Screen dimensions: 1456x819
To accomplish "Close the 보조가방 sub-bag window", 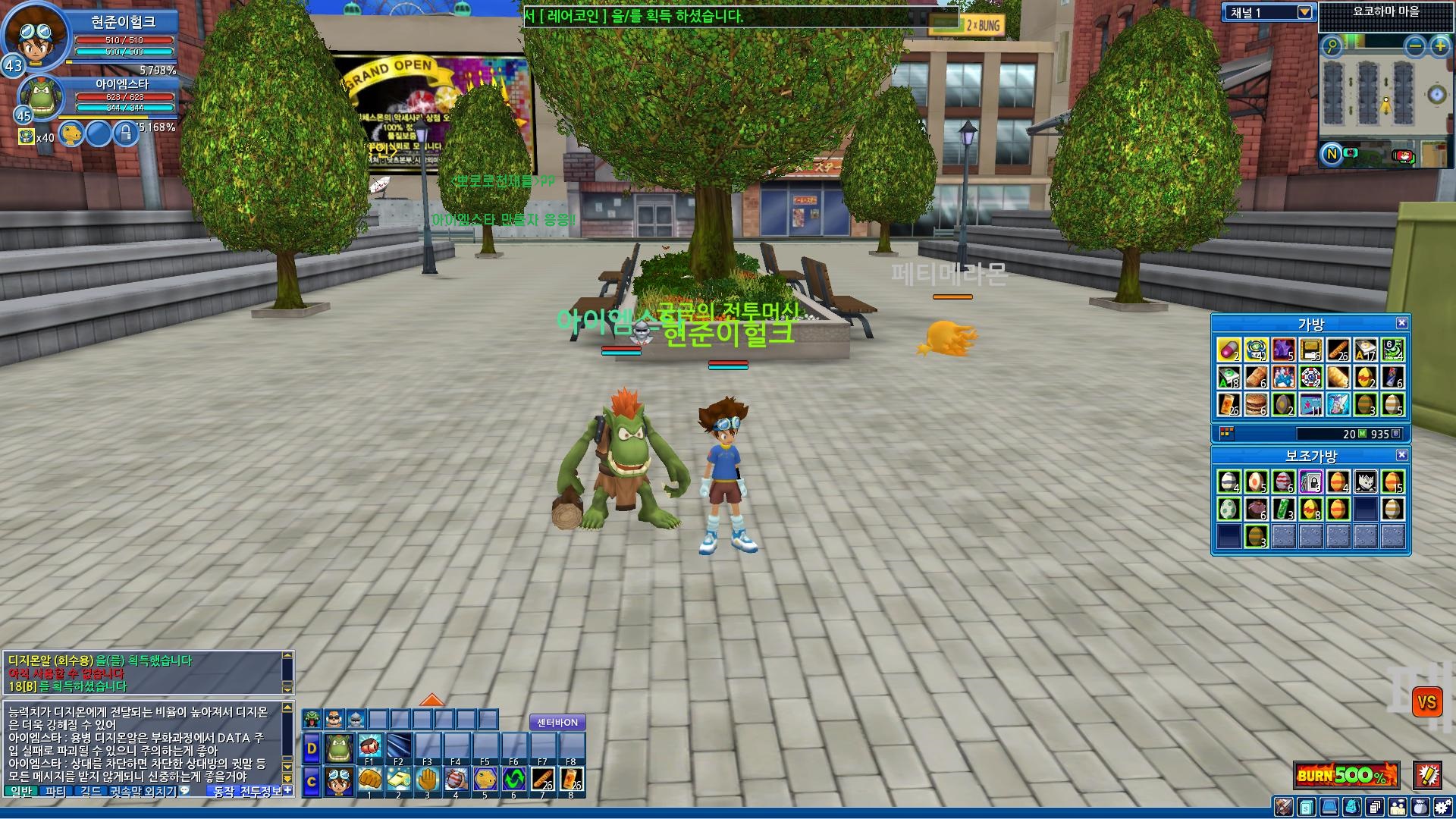I will (x=1401, y=455).
